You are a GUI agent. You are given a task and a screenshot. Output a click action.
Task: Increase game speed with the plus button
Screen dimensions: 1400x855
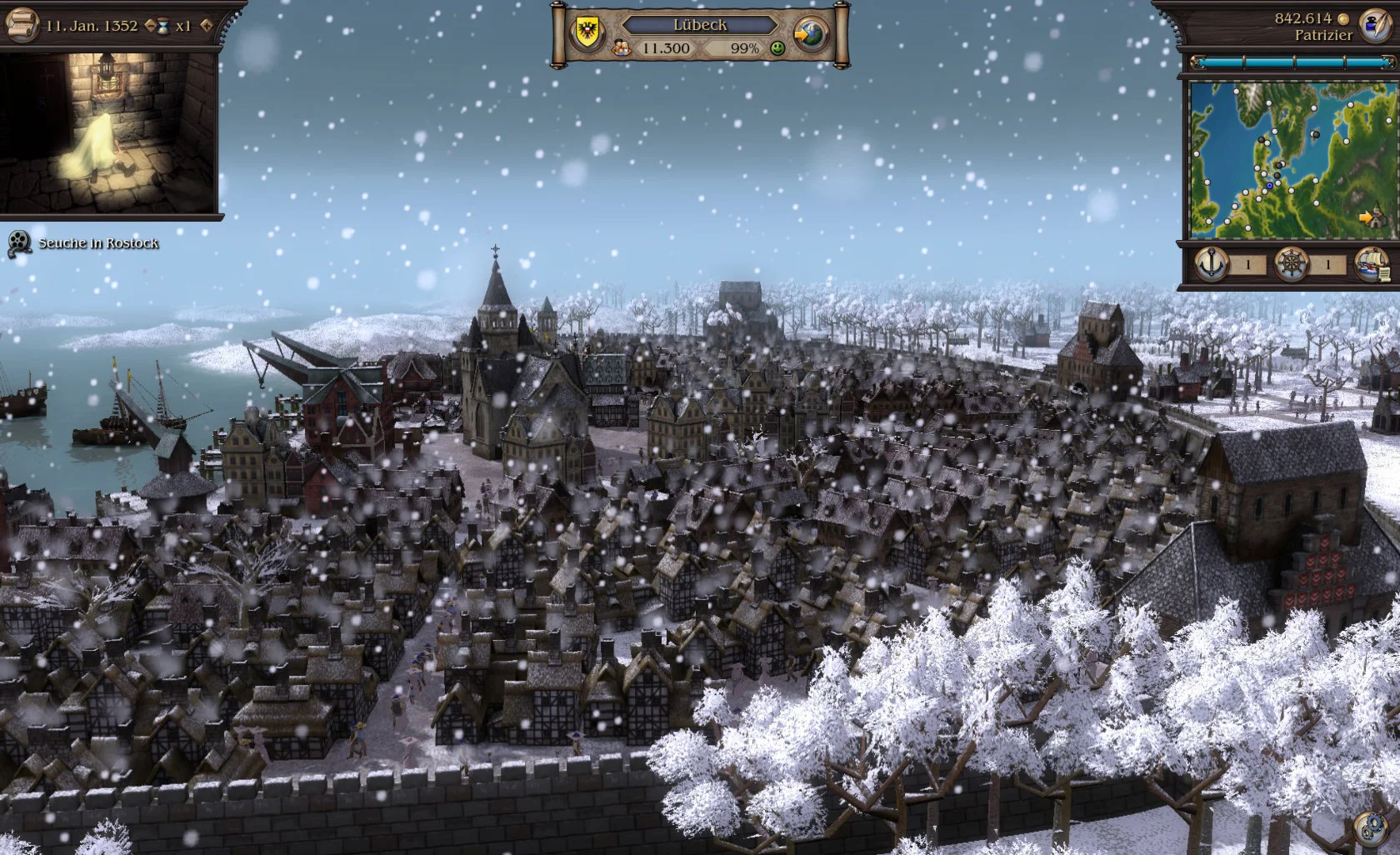click(x=206, y=26)
